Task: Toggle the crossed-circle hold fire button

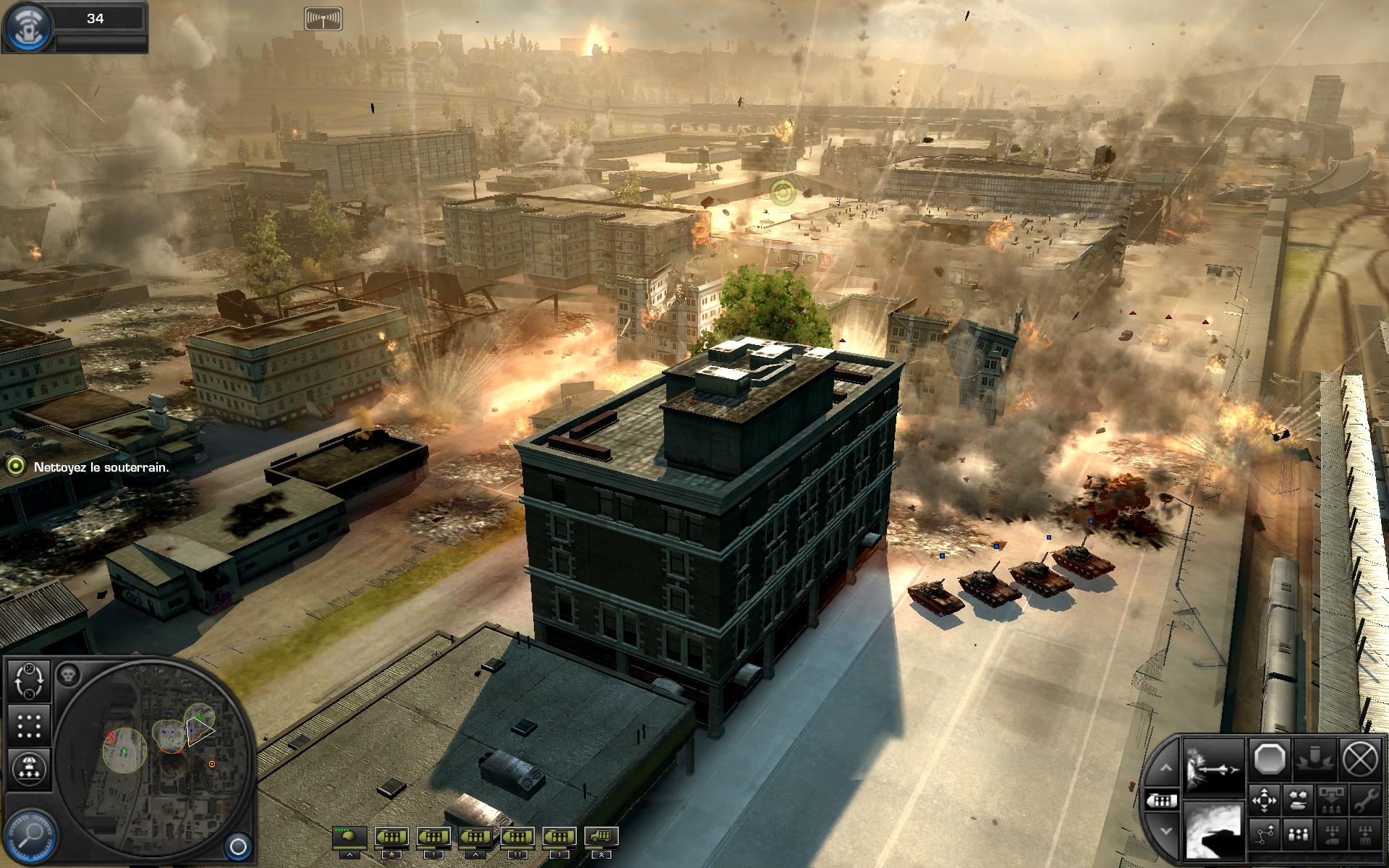Action: click(x=1359, y=760)
